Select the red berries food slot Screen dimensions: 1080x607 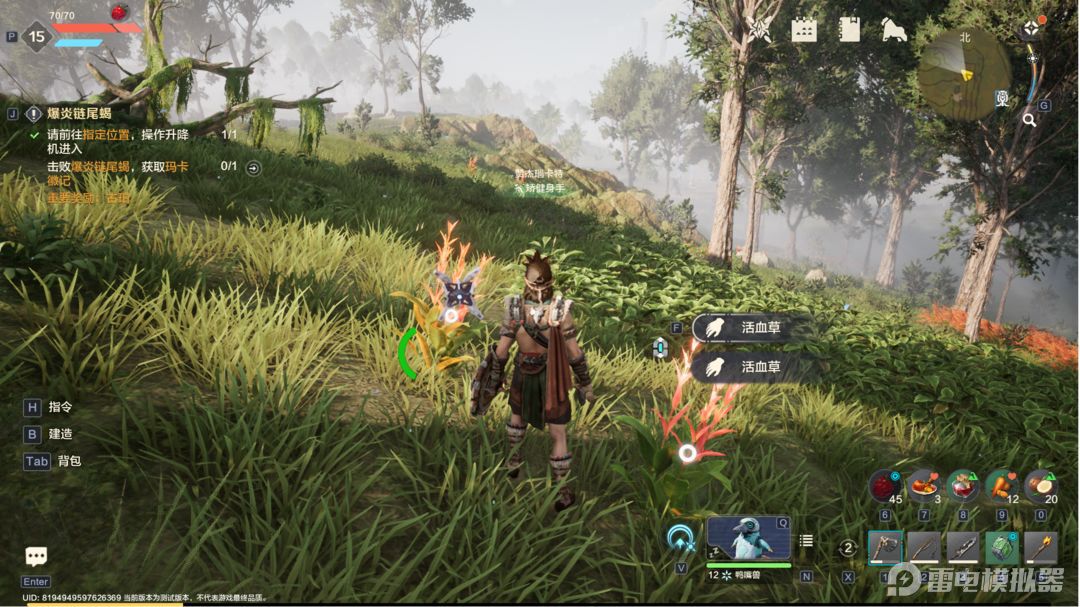(884, 486)
